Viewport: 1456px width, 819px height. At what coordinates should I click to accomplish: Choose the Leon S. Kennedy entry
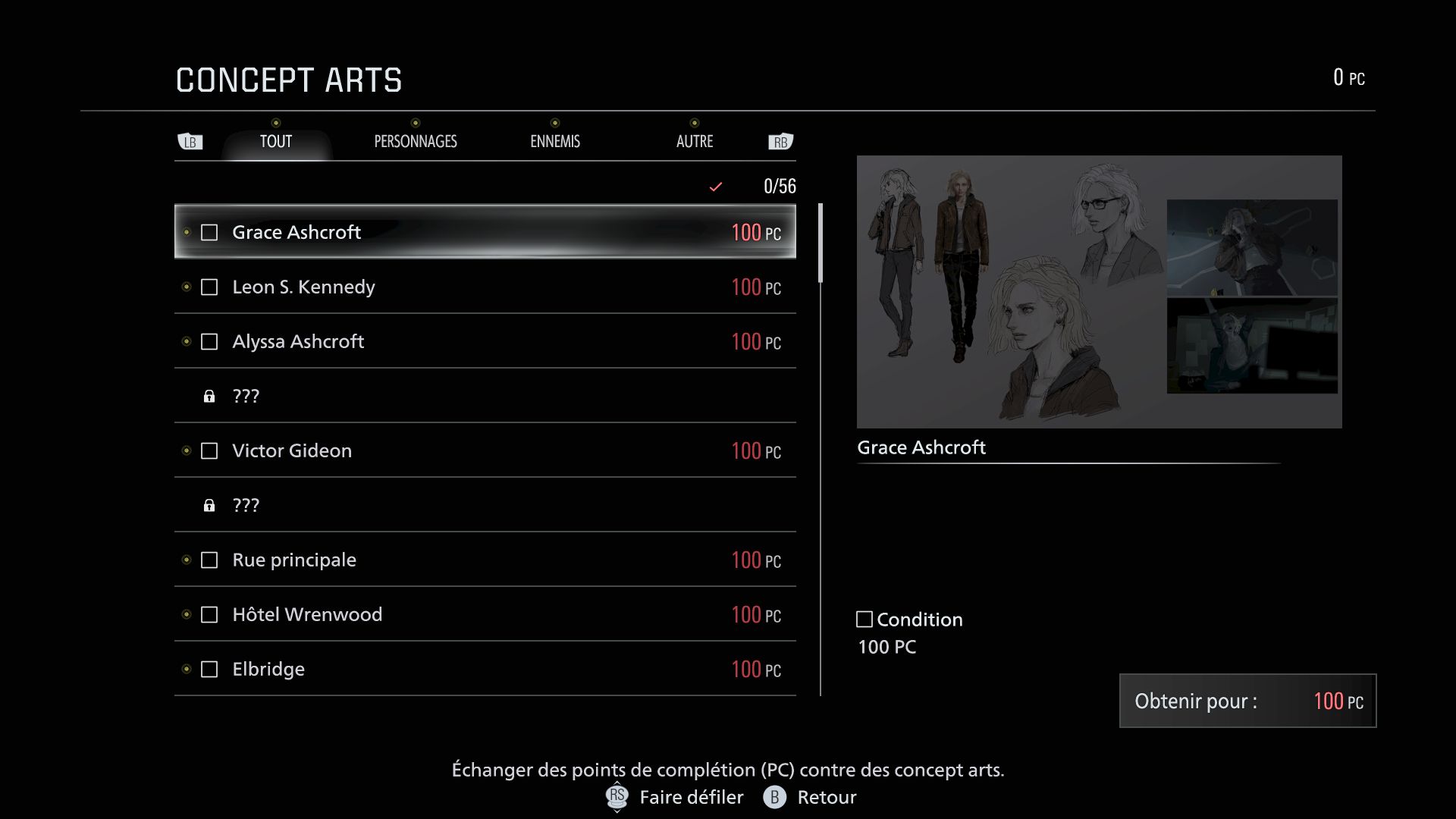click(485, 287)
